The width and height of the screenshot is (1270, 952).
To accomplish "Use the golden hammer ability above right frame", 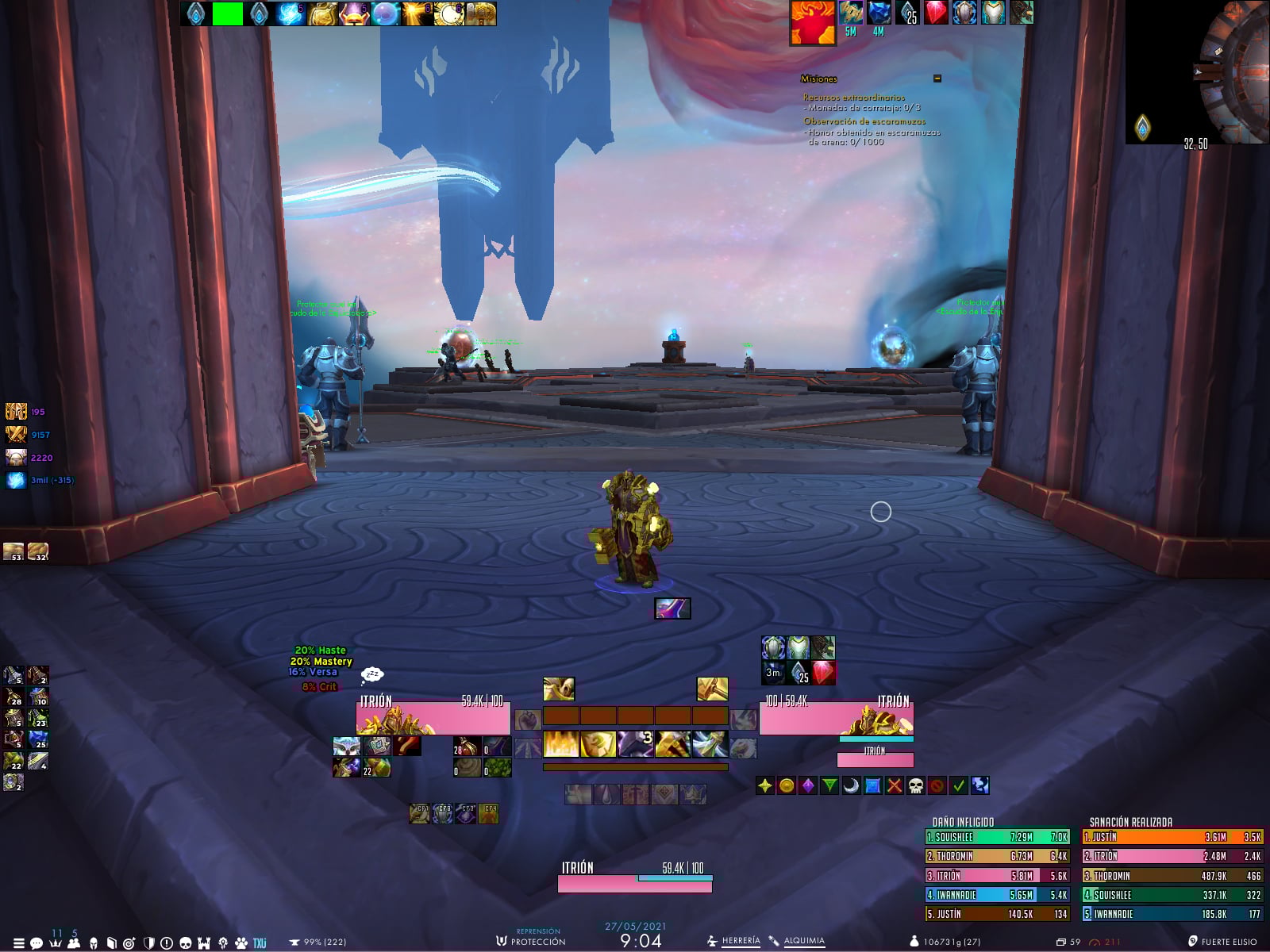I will click(712, 689).
